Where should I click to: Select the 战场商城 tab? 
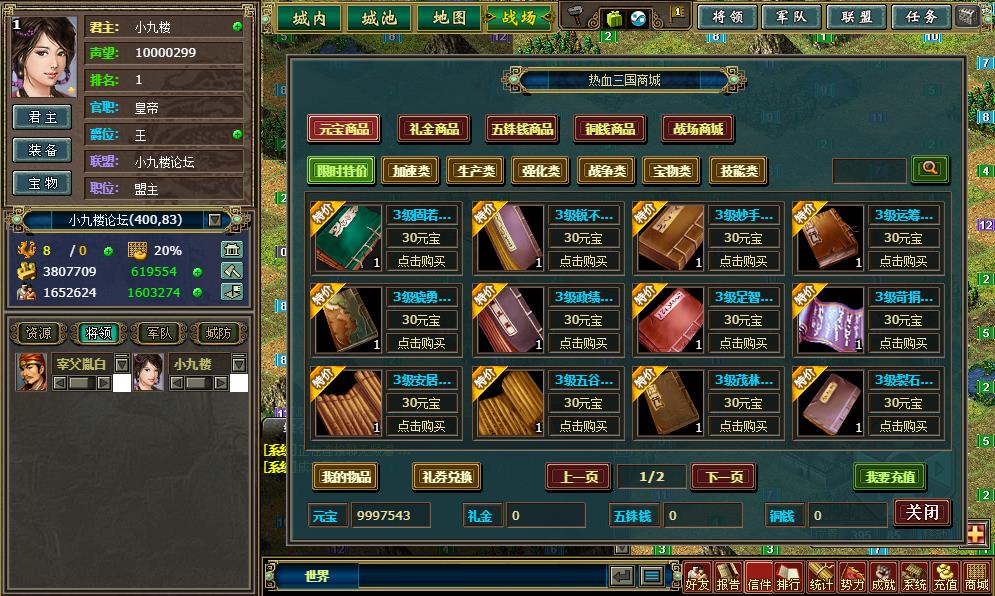[698, 129]
